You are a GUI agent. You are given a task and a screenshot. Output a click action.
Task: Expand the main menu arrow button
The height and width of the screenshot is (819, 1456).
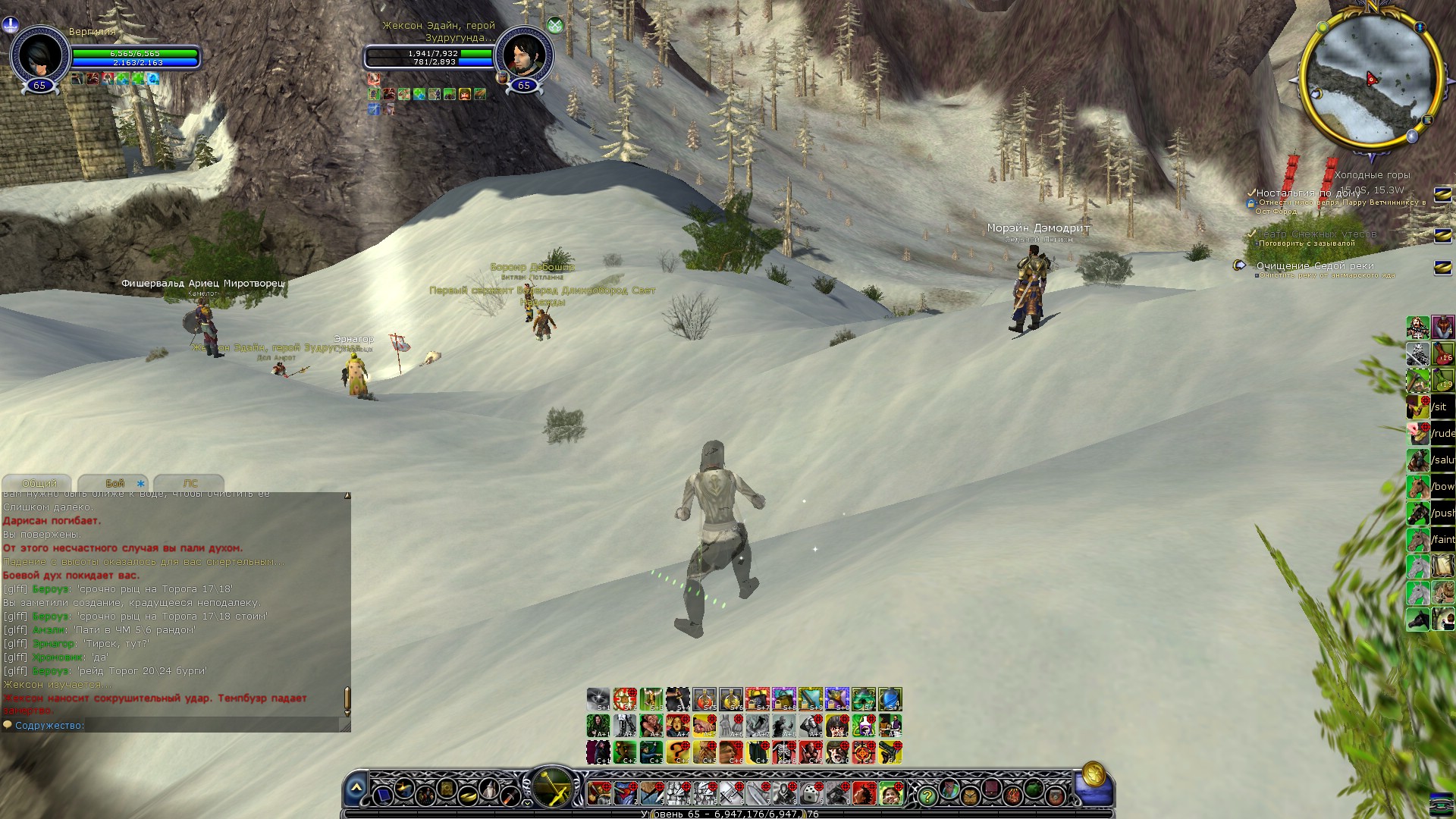click(x=356, y=789)
